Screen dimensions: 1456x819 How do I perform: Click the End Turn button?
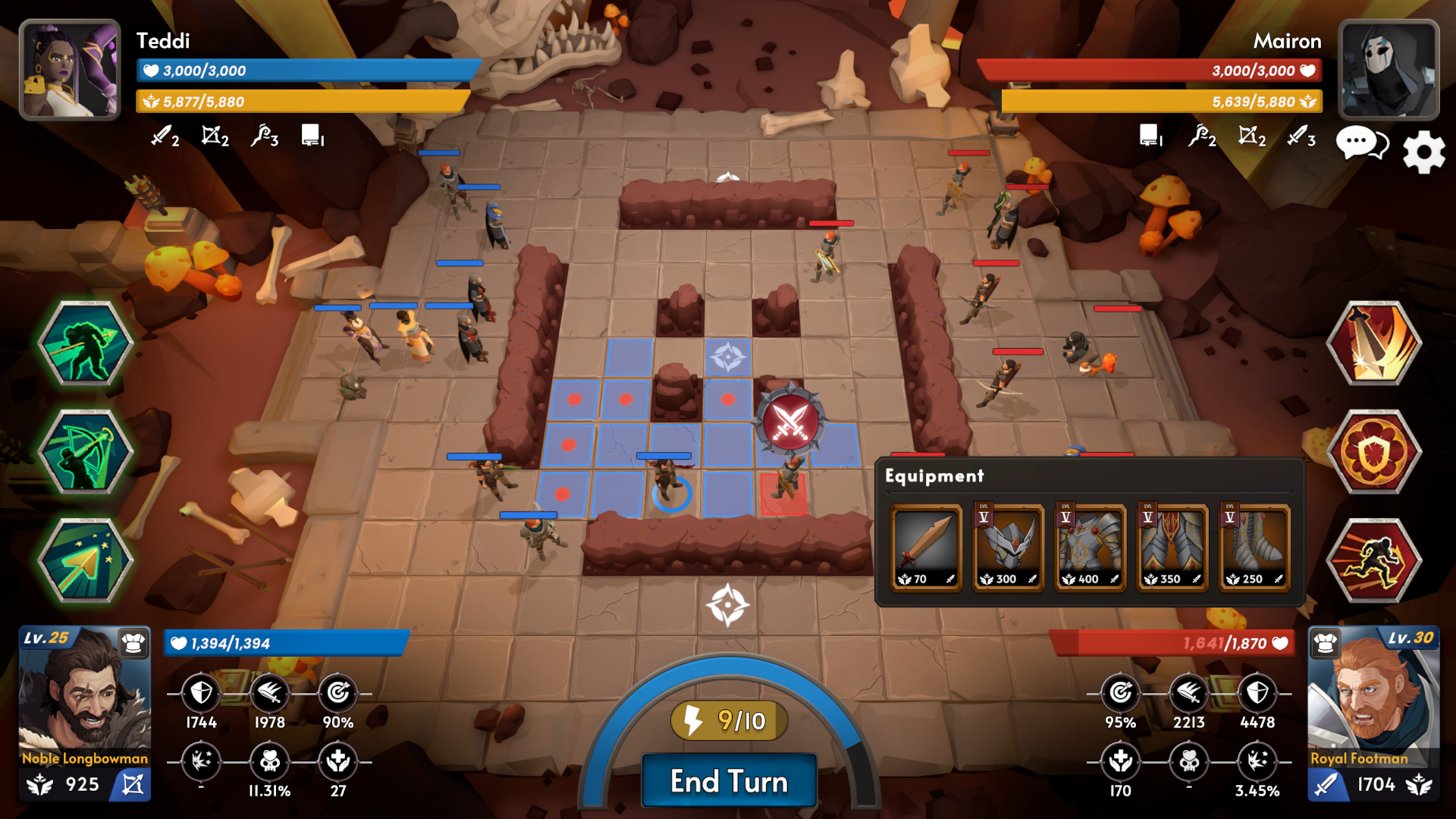tap(729, 781)
